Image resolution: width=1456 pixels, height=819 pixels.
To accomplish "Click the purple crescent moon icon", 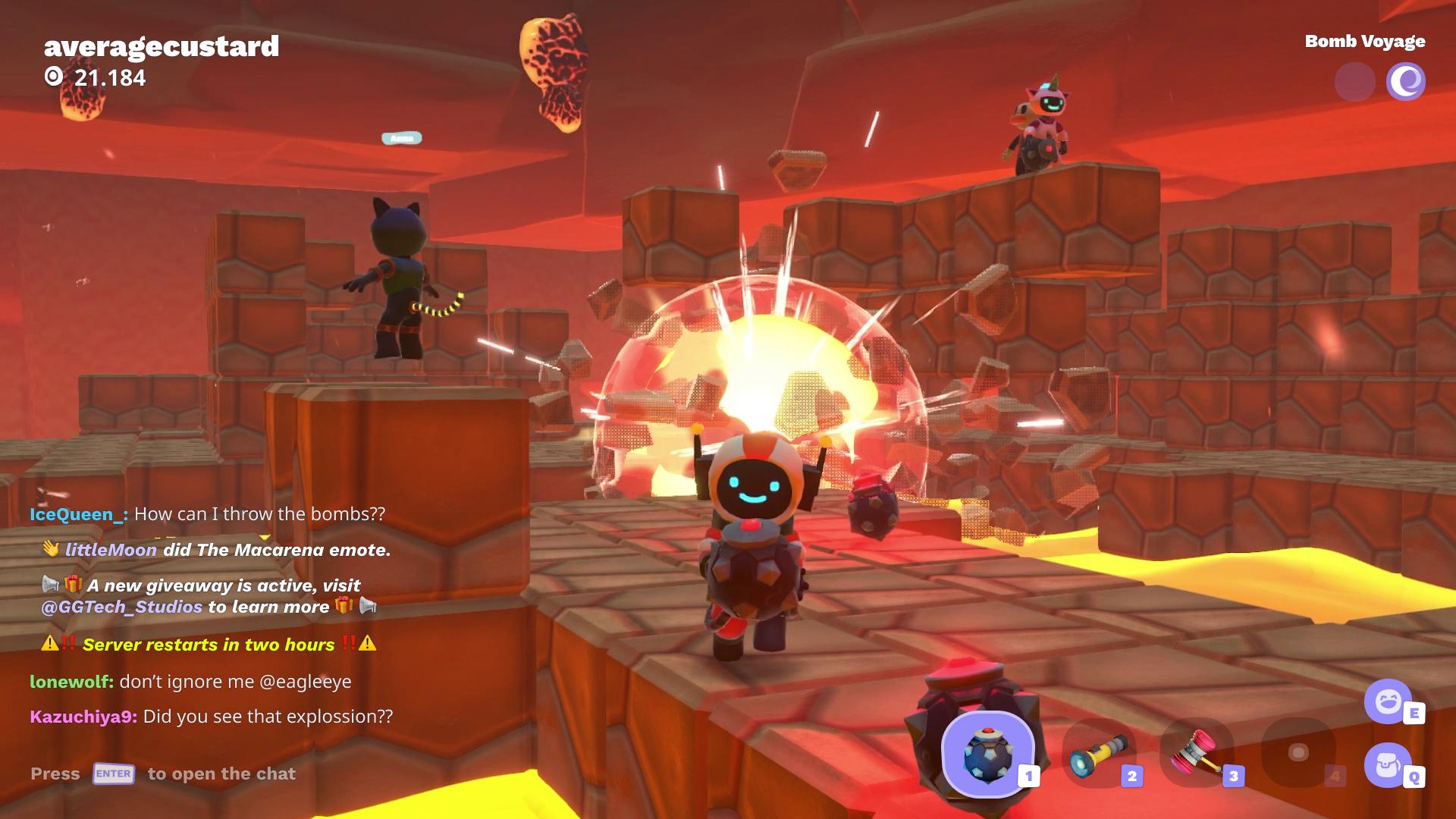I will (1405, 82).
